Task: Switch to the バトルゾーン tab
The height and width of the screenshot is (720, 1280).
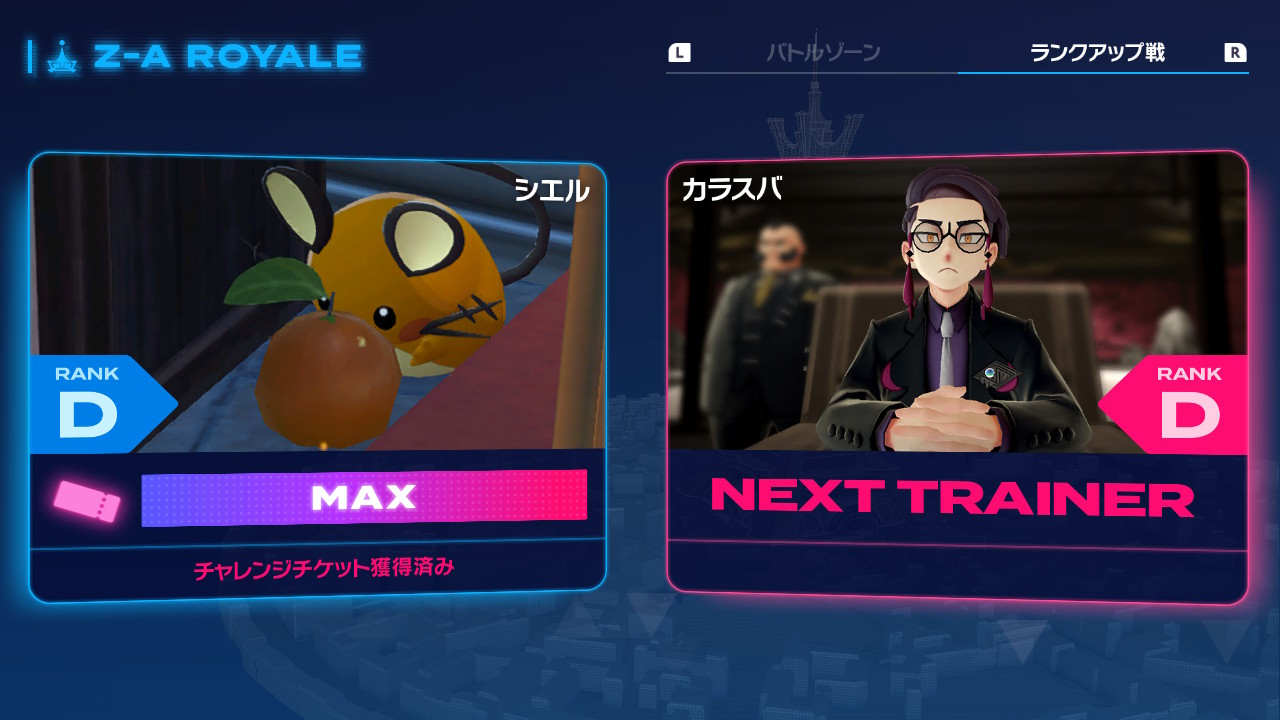Action: [x=823, y=53]
